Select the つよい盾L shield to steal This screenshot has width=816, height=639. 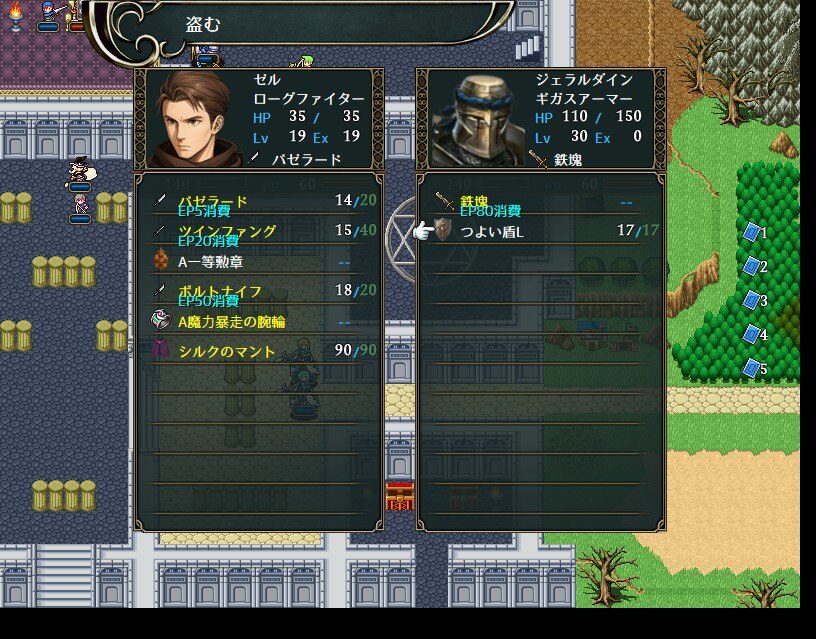pos(540,231)
